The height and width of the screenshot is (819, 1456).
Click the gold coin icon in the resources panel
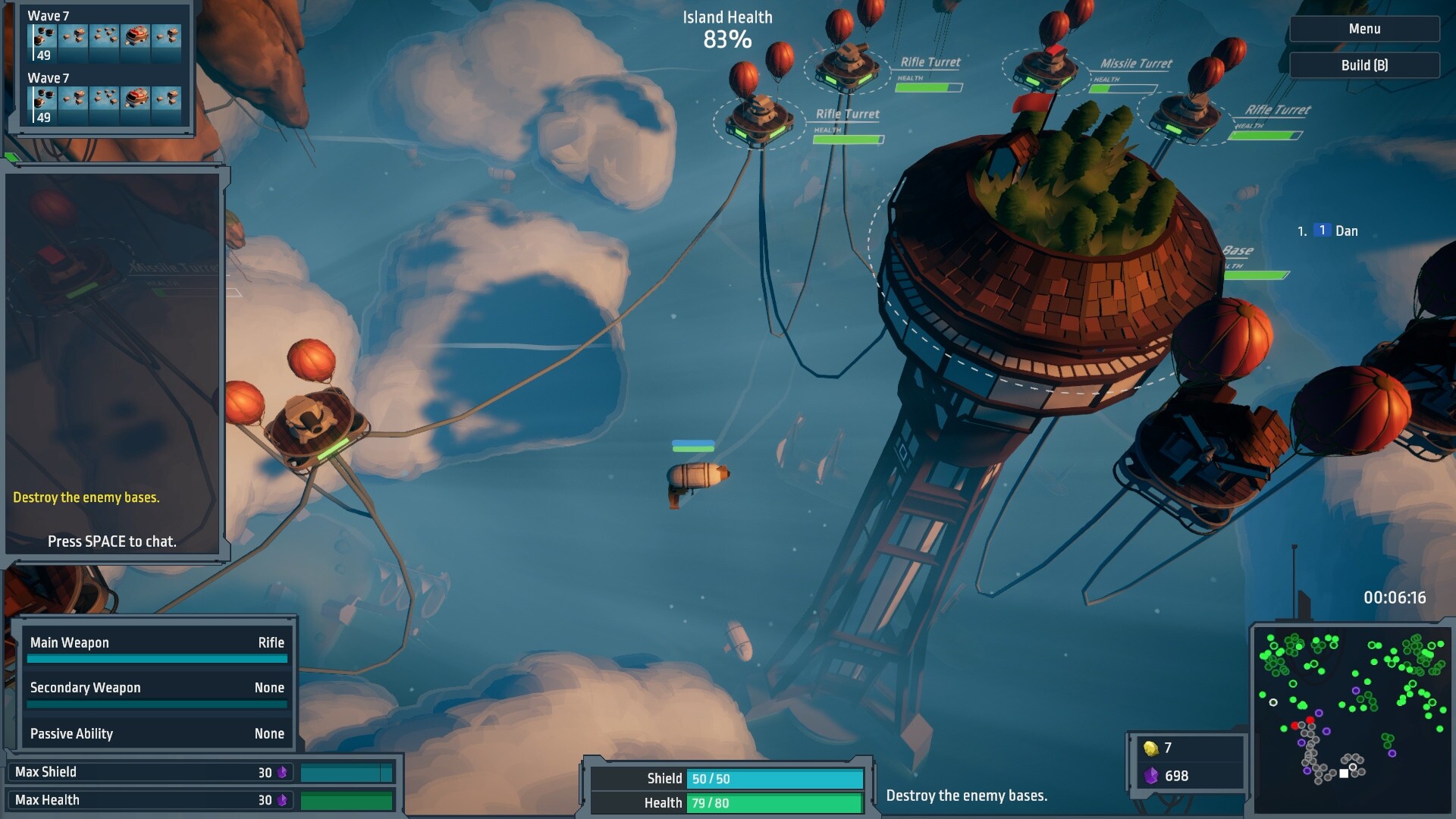(1150, 749)
